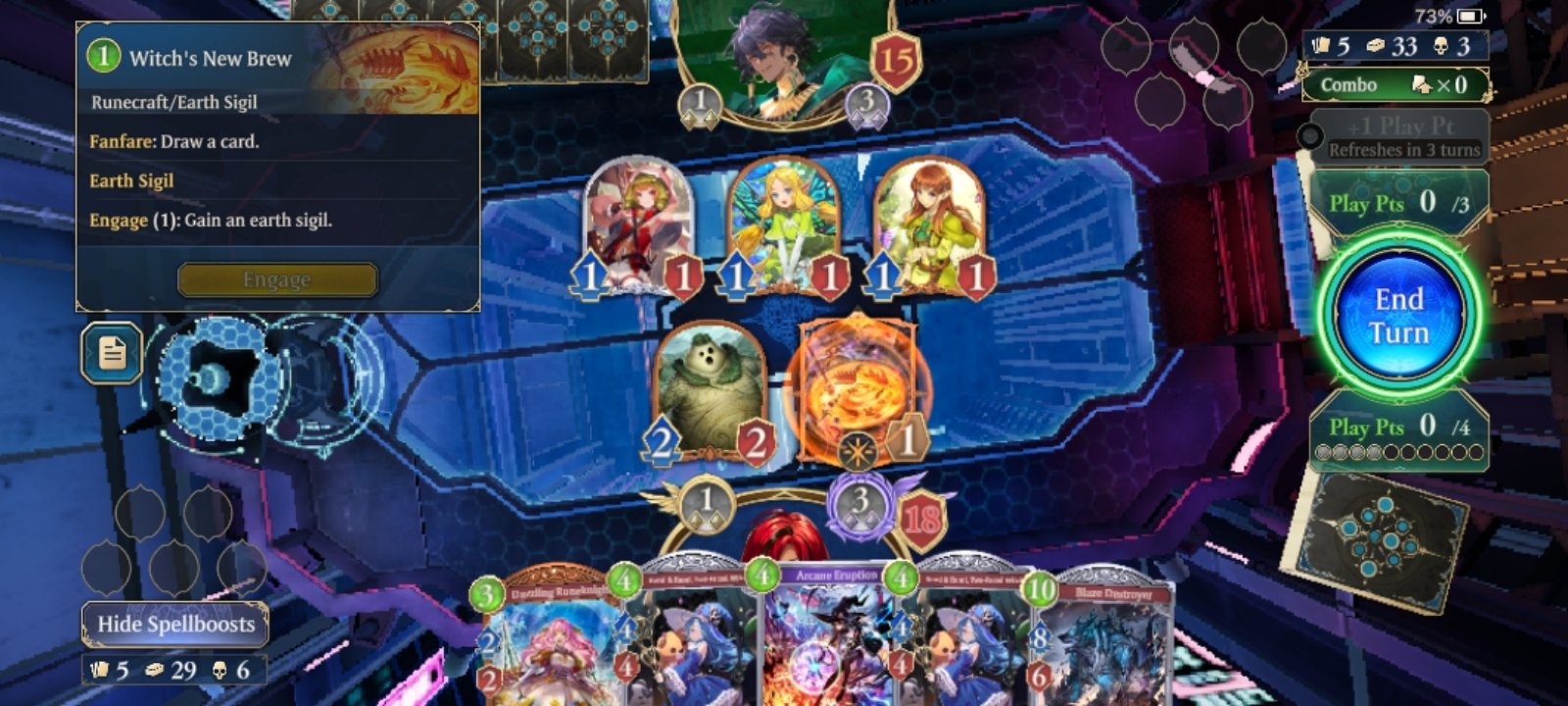Click the hand-size card icon top right

pyautogui.click(x=1324, y=45)
